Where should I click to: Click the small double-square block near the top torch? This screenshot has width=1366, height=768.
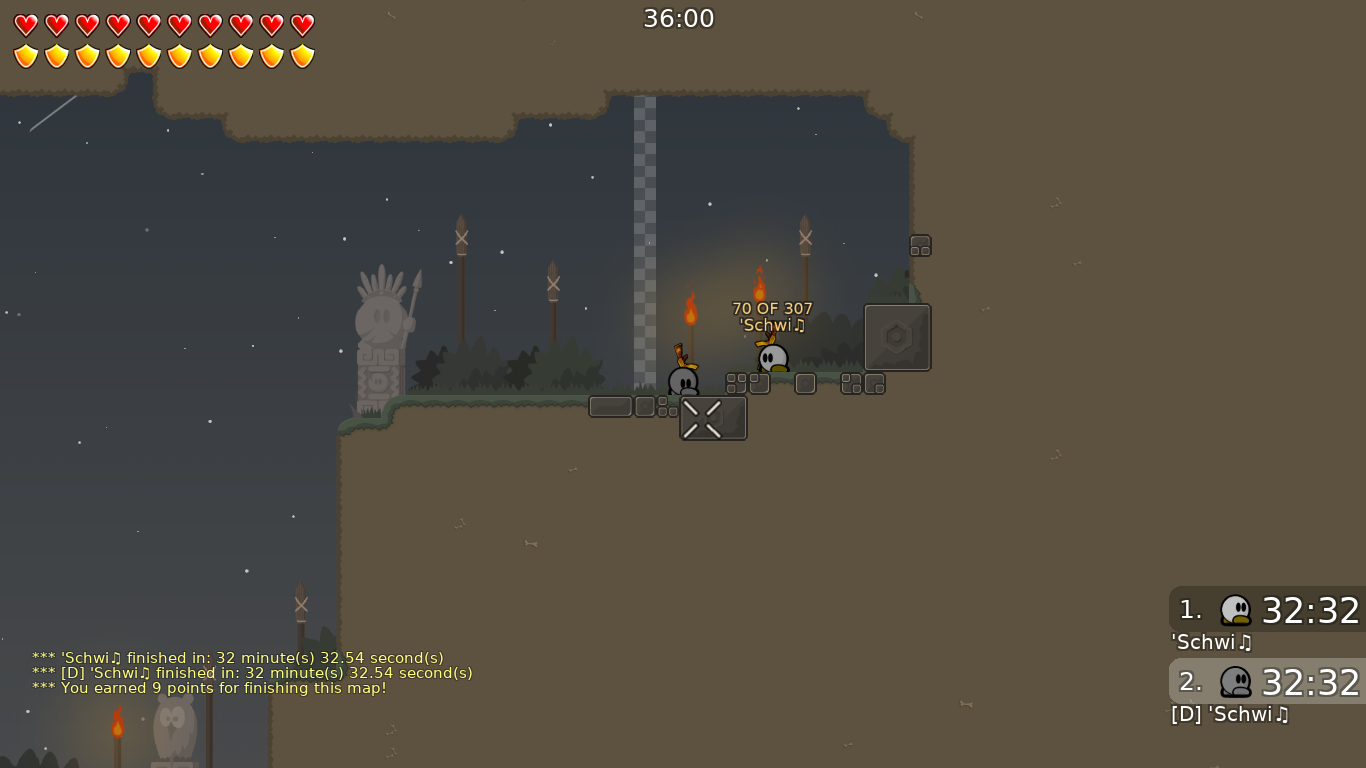pyautogui.click(x=919, y=245)
